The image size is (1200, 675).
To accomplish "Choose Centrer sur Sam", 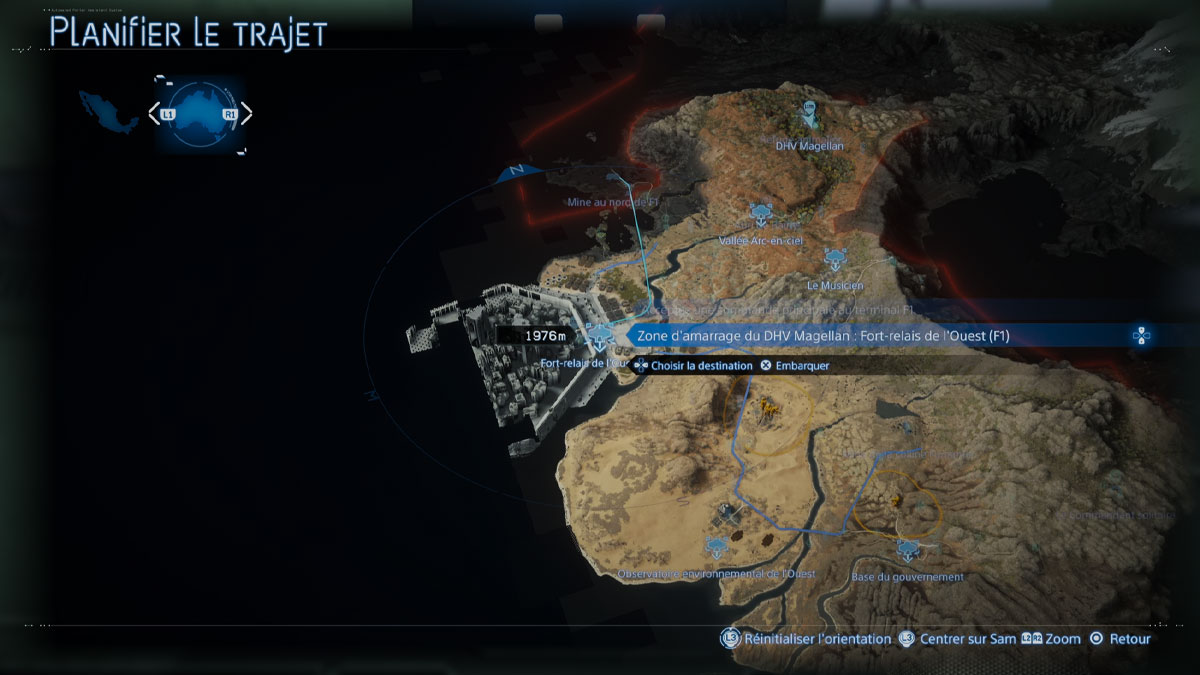I will (957, 639).
